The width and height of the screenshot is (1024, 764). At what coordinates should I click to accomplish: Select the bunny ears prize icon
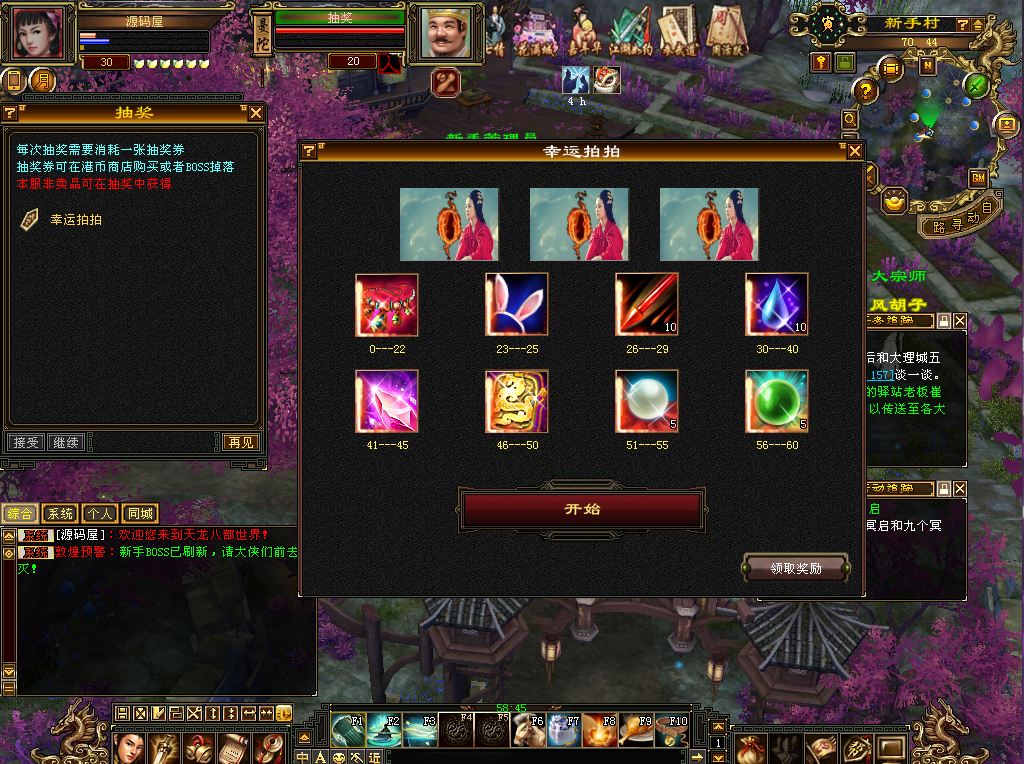click(x=516, y=304)
